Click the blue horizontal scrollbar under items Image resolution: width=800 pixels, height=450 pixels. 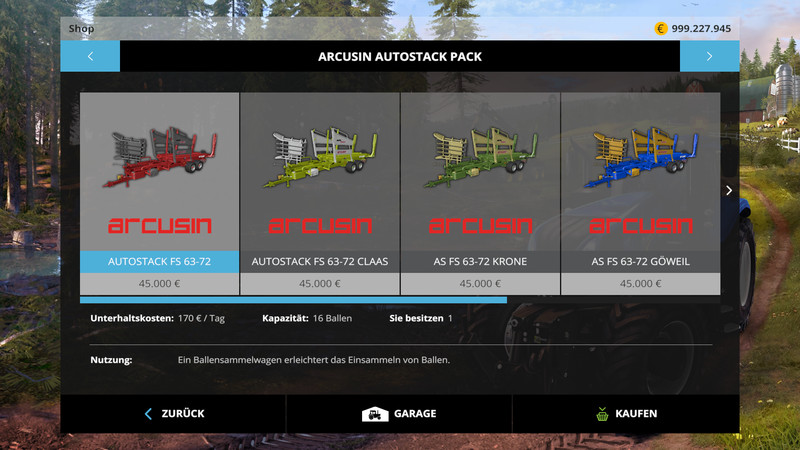293,299
